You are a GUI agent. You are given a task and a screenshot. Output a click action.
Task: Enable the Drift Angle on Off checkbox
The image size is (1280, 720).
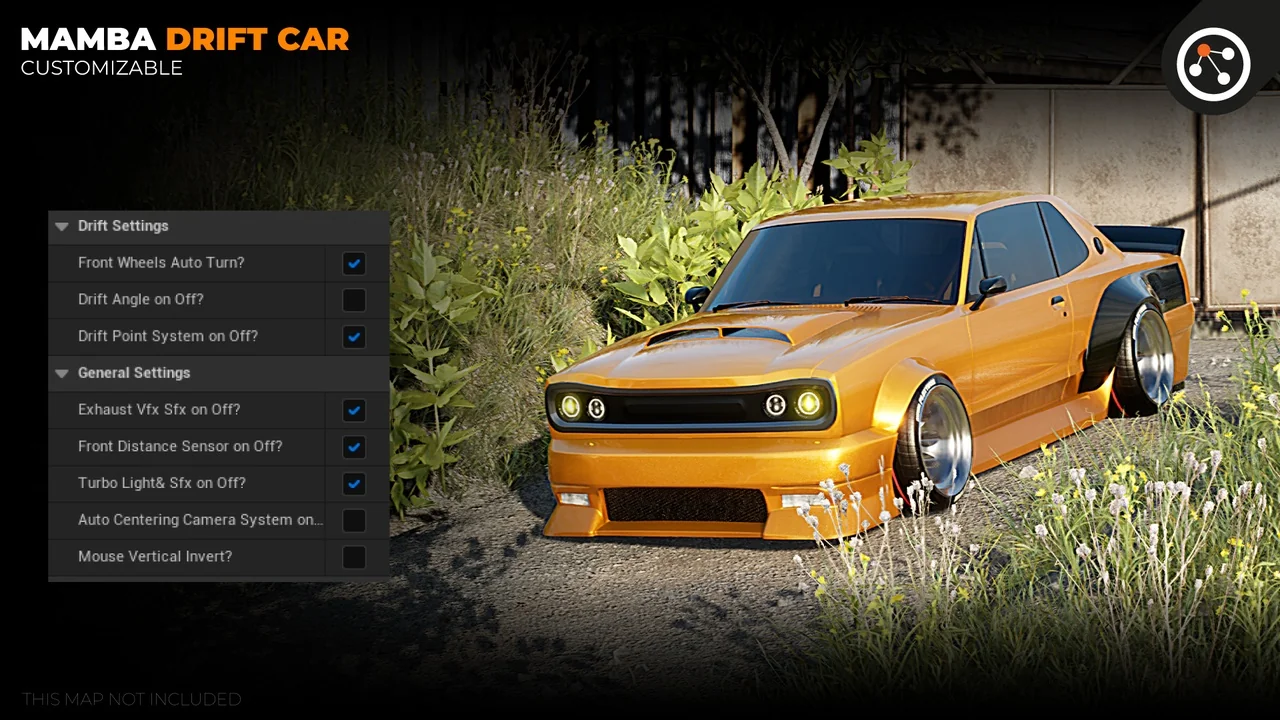pos(354,300)
